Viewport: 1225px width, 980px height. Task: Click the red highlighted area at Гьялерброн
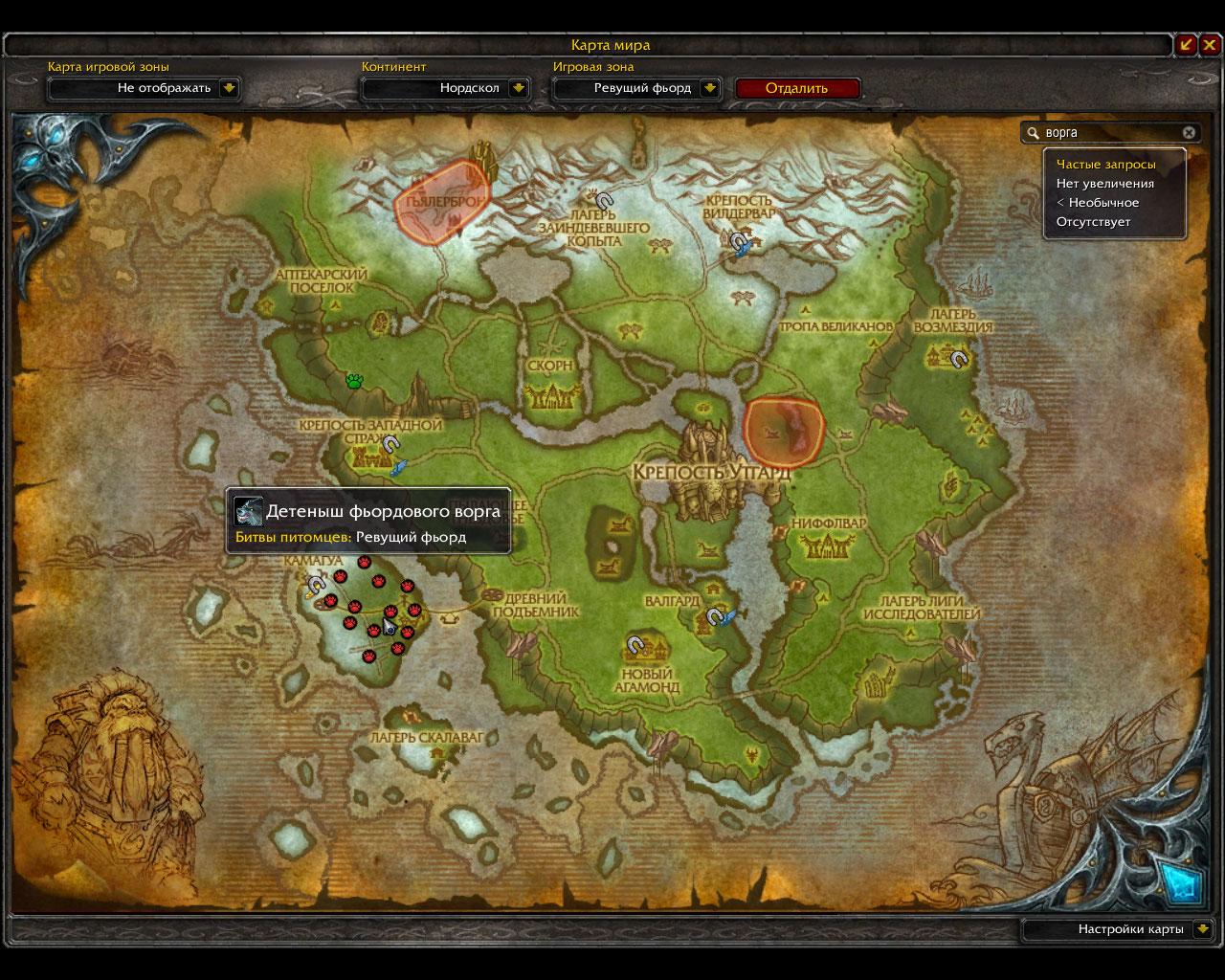coord(442,202)
